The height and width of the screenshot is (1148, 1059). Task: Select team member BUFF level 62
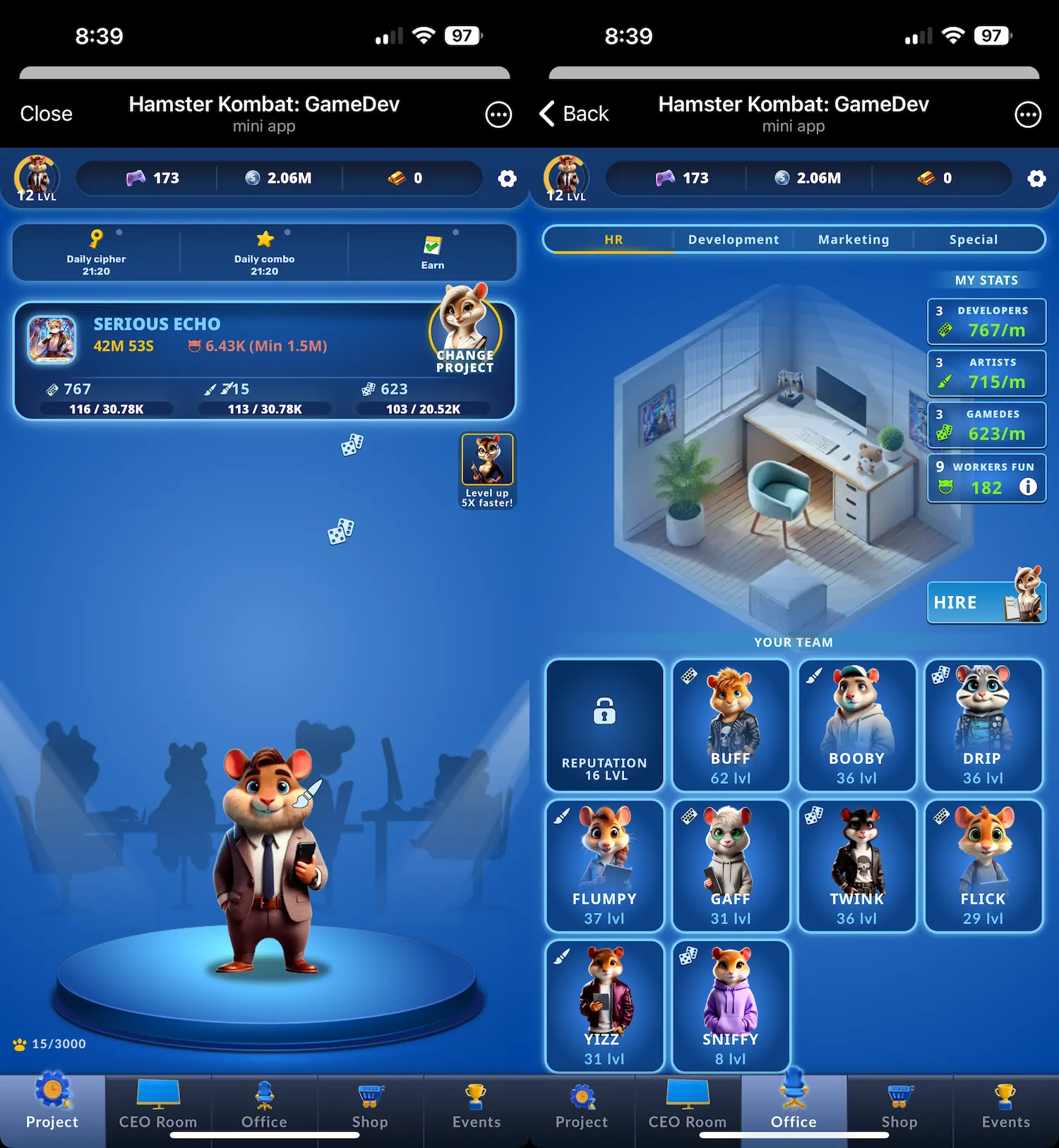730,725
